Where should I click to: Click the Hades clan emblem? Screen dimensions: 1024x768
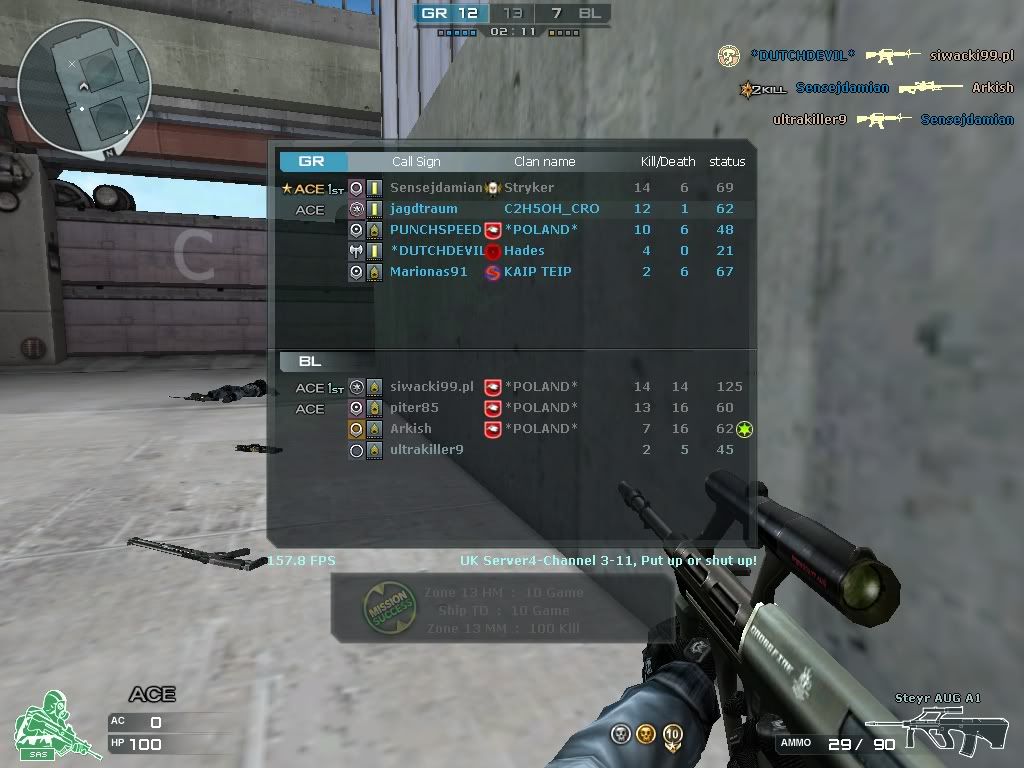493,251
